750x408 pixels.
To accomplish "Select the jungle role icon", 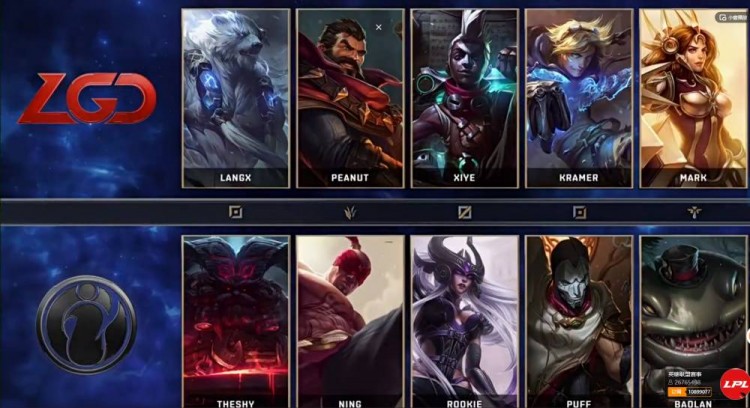I will click(x=351, y=212).
